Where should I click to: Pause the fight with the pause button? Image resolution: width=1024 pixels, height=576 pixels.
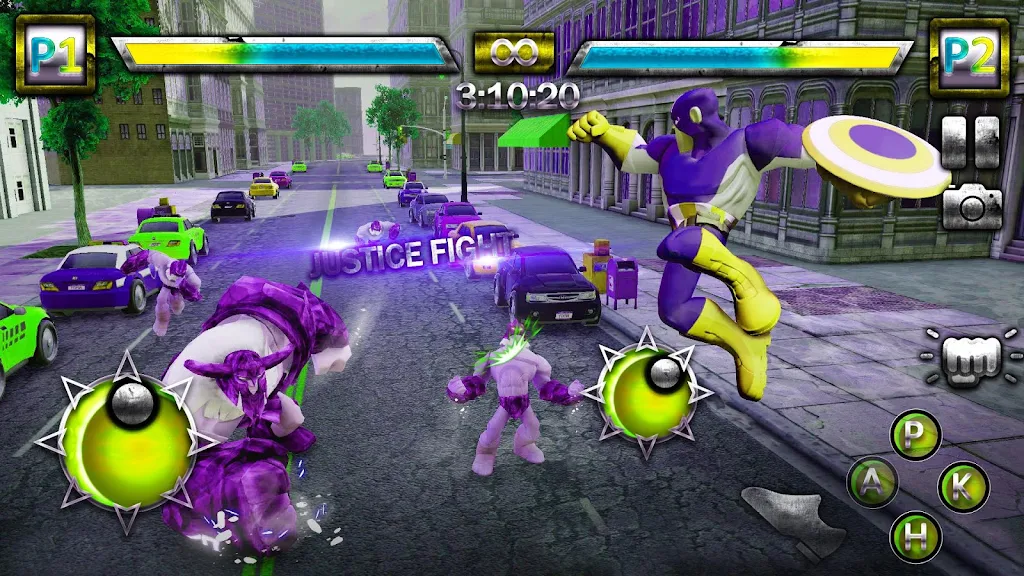tap(971, 142)
